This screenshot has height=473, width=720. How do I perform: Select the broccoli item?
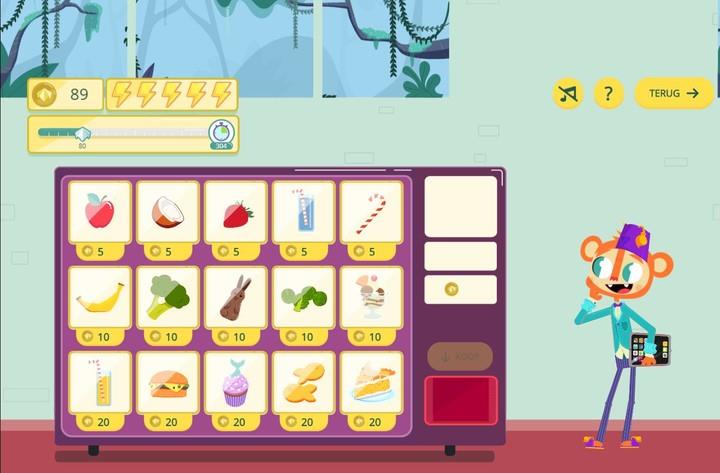(x=168, y=298)
